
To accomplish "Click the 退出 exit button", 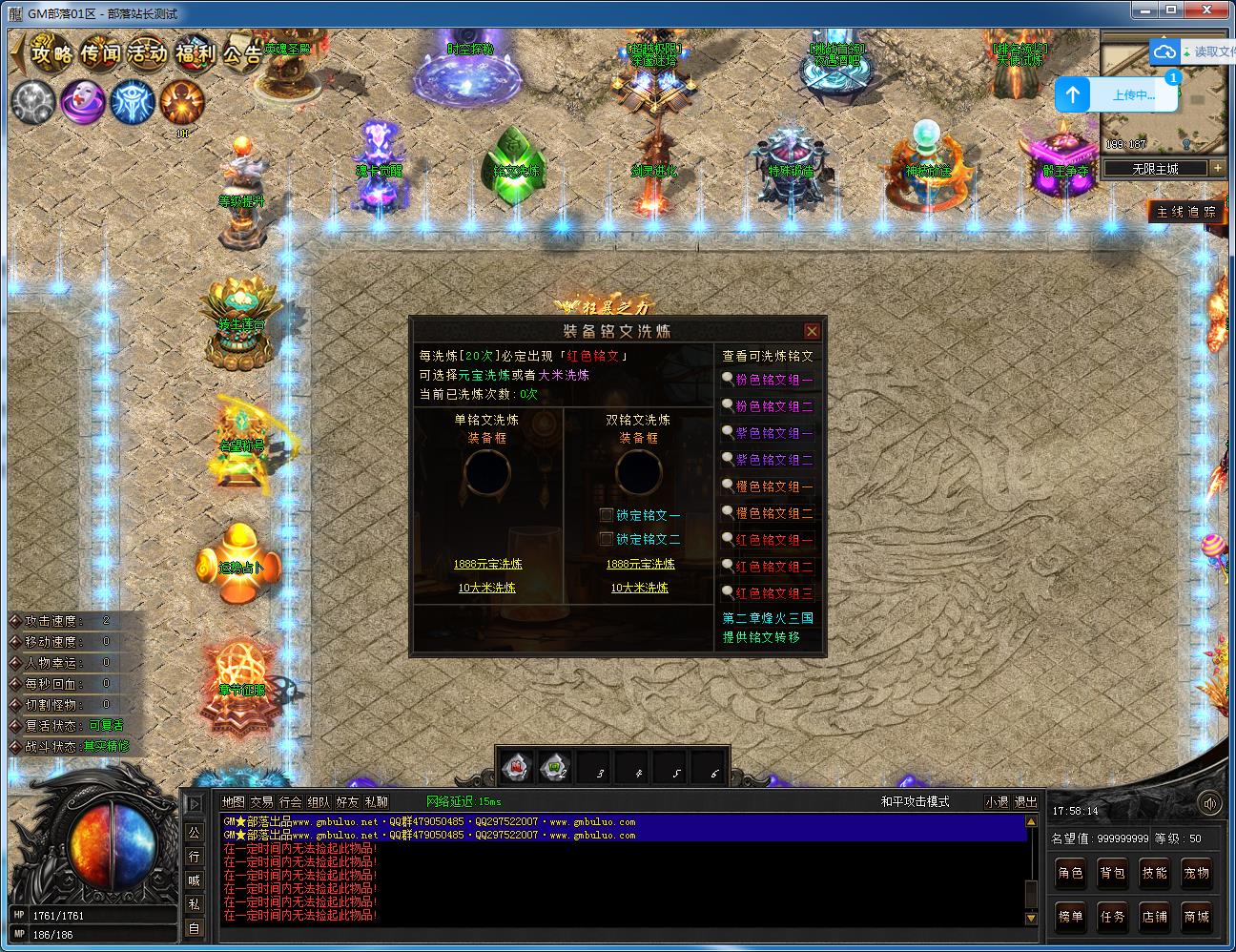I will [x=1025, y=802].
